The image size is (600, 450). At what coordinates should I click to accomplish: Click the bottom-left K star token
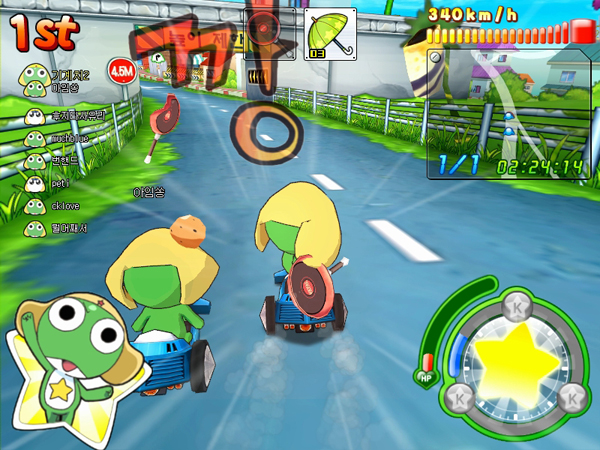[x=456, y=396]
